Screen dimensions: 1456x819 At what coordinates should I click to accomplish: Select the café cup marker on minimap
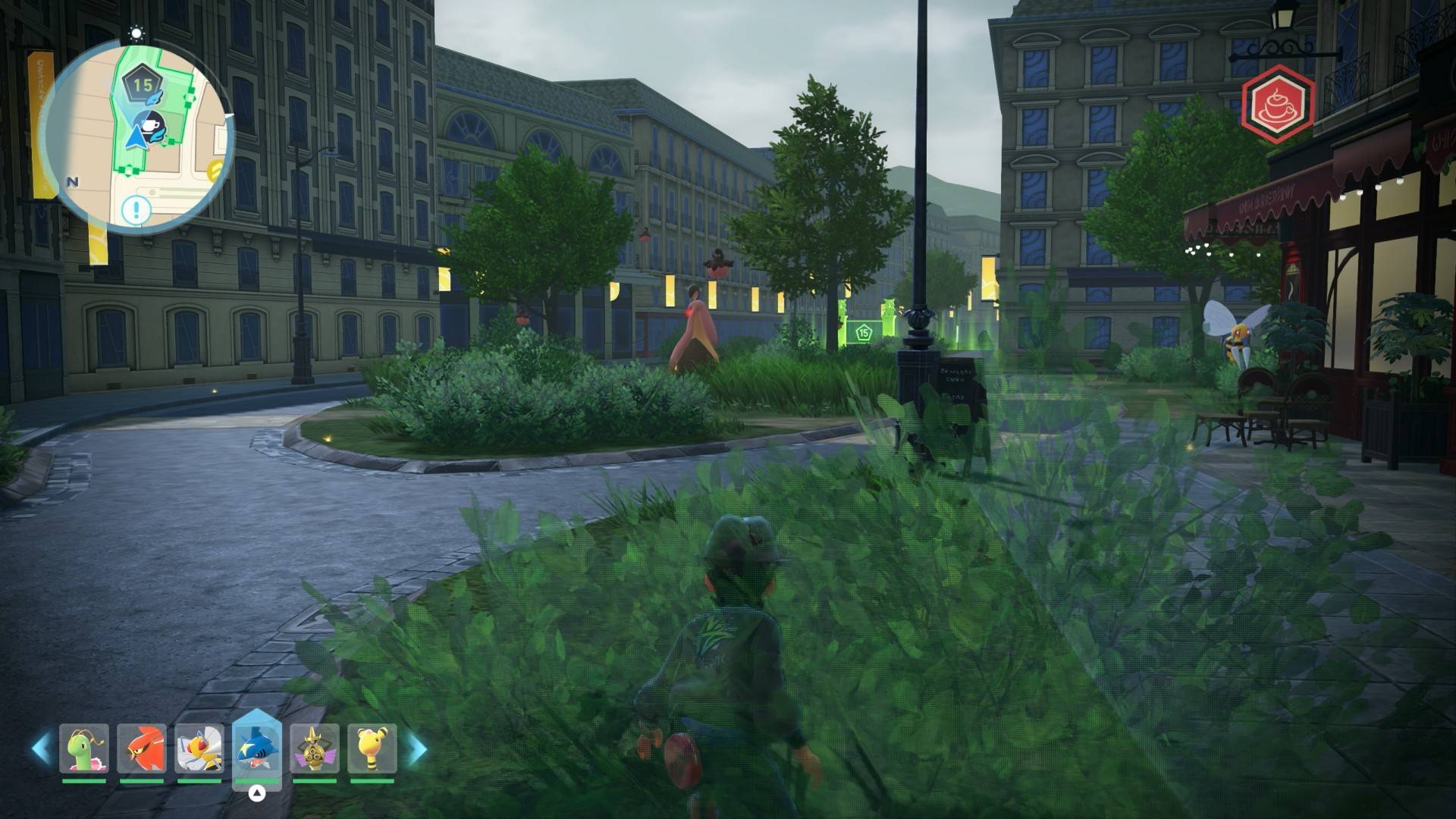151,124
